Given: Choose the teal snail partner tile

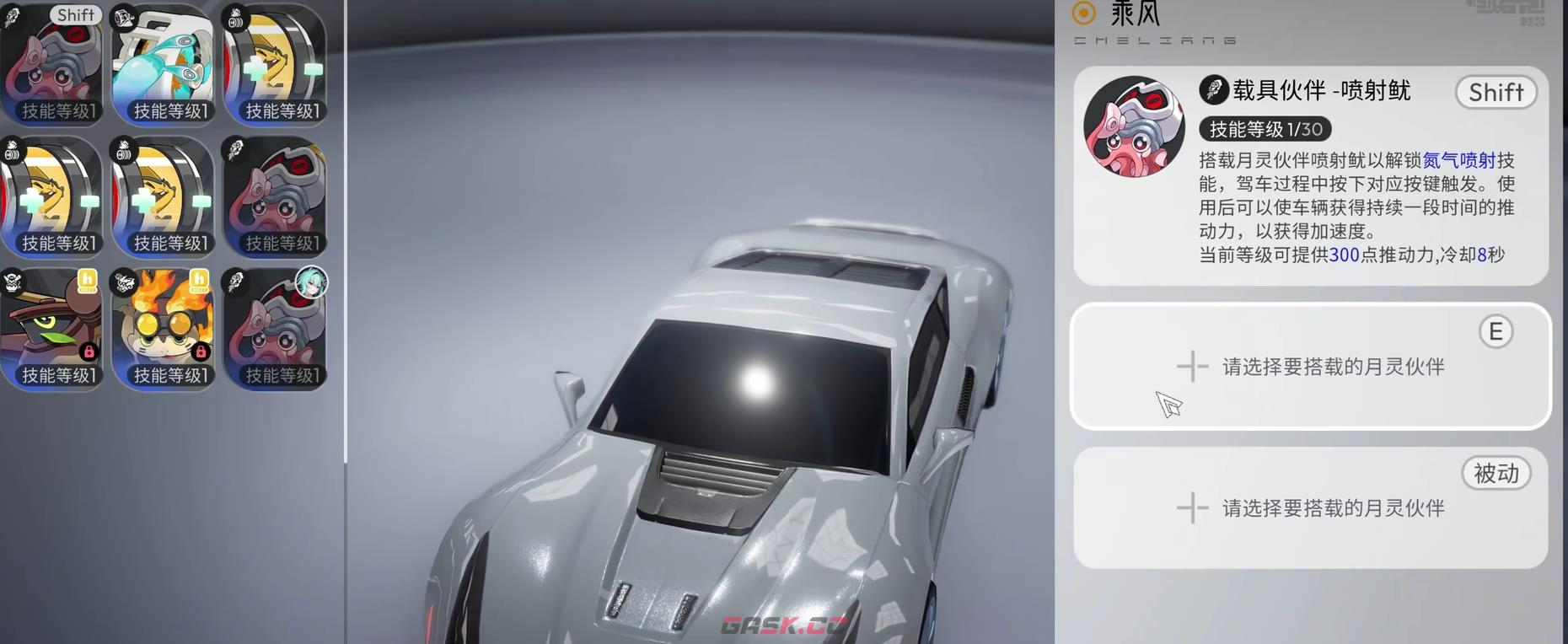Looking at the screenshot, I should [x=164, y=65].
